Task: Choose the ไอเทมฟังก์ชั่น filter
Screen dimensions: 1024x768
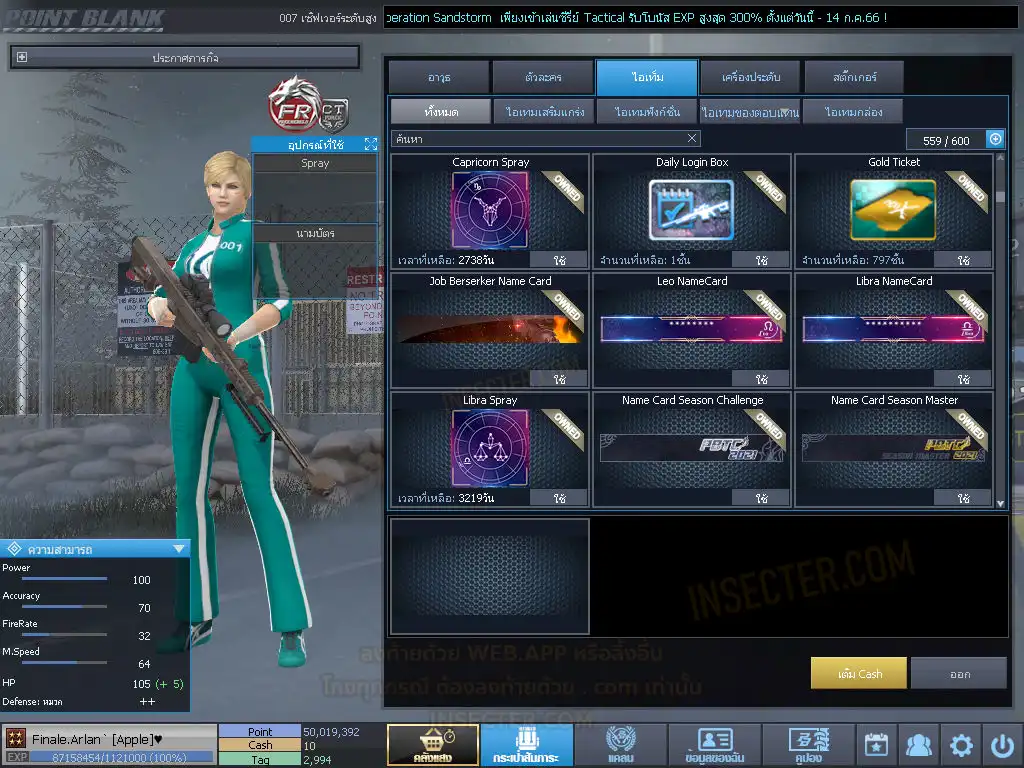Action: coord(647,112)
